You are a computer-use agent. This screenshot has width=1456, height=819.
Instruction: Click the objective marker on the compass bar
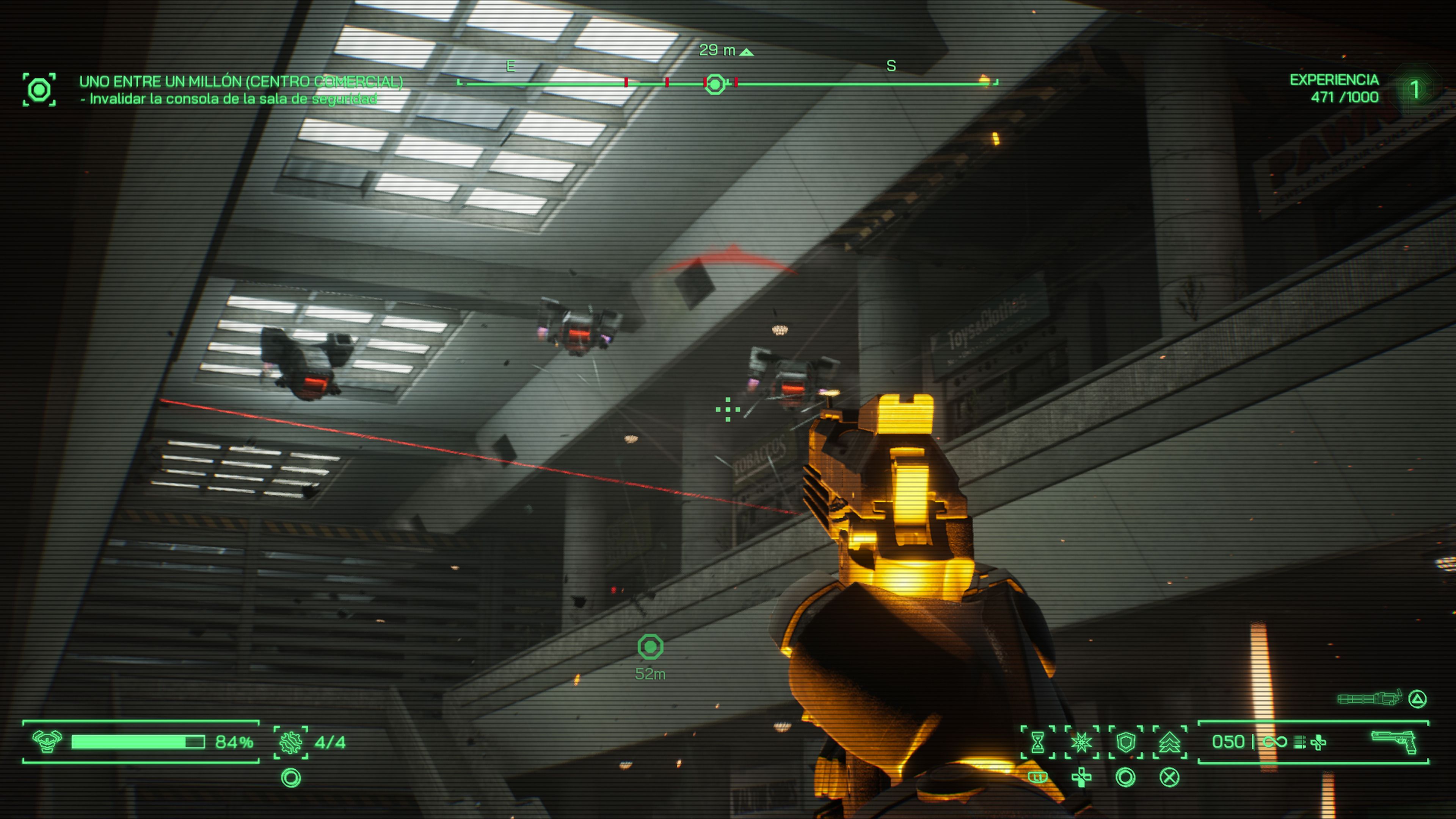click(x=715, y=84)
